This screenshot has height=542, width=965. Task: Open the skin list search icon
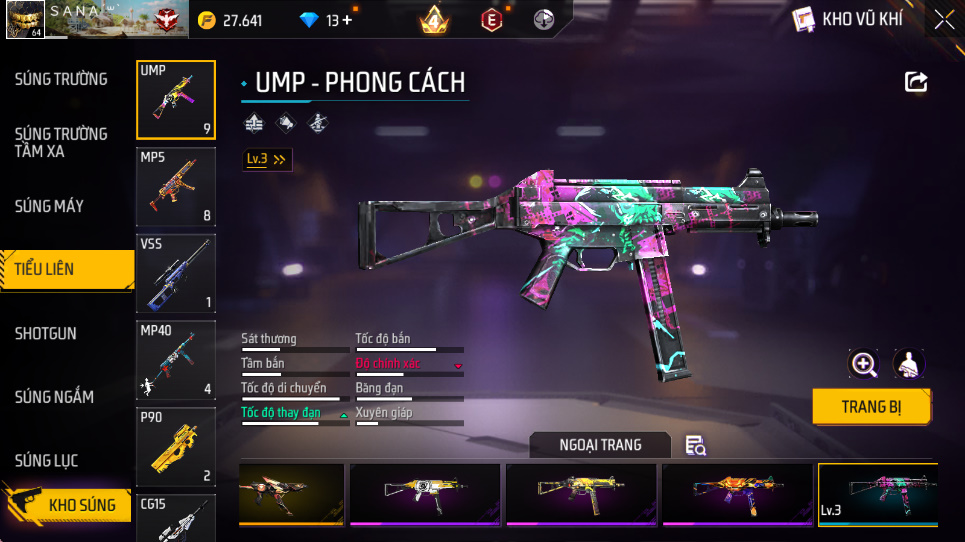point(695,446)
